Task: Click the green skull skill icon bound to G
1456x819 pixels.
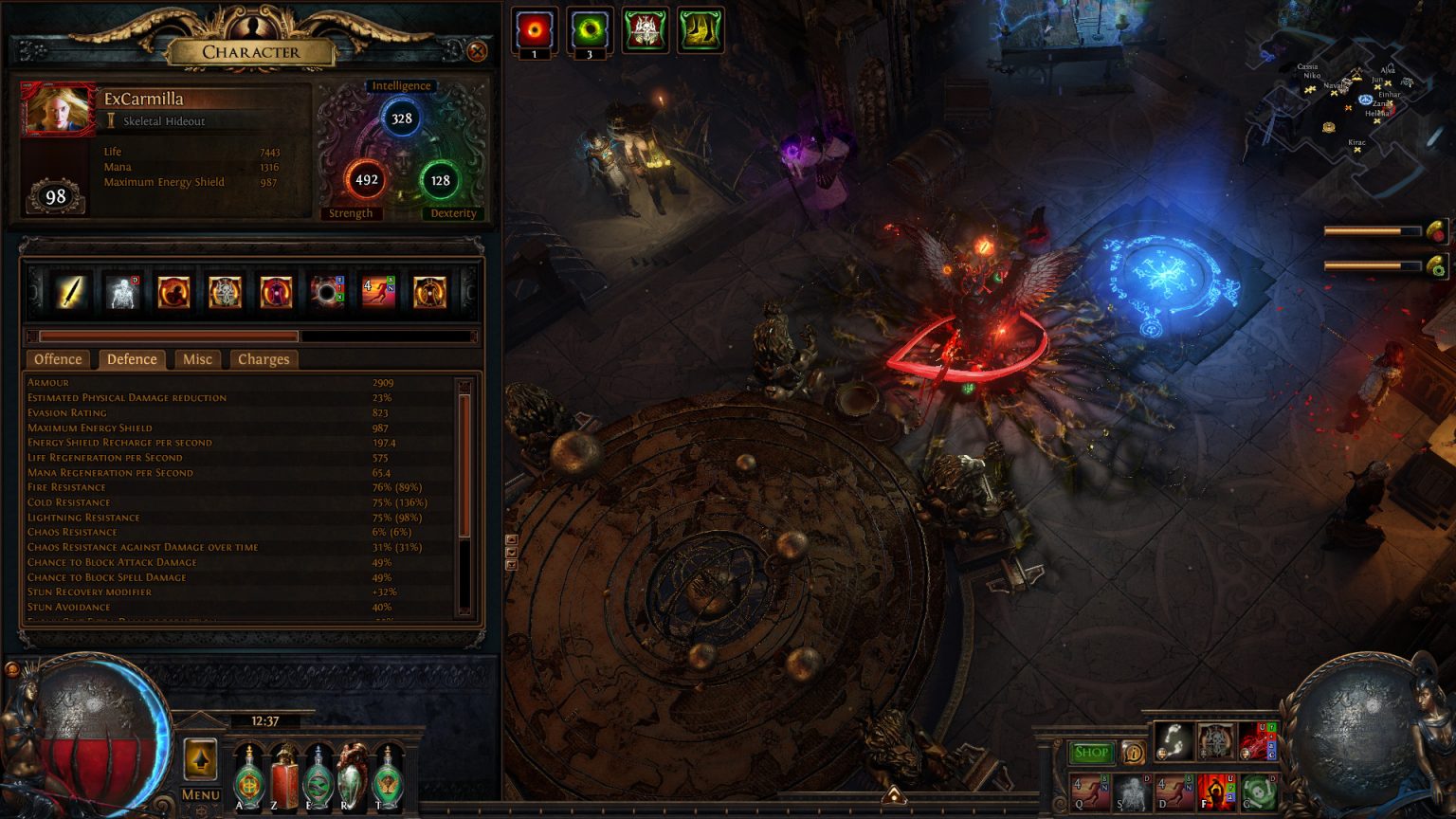Action: pos(1260,794)
